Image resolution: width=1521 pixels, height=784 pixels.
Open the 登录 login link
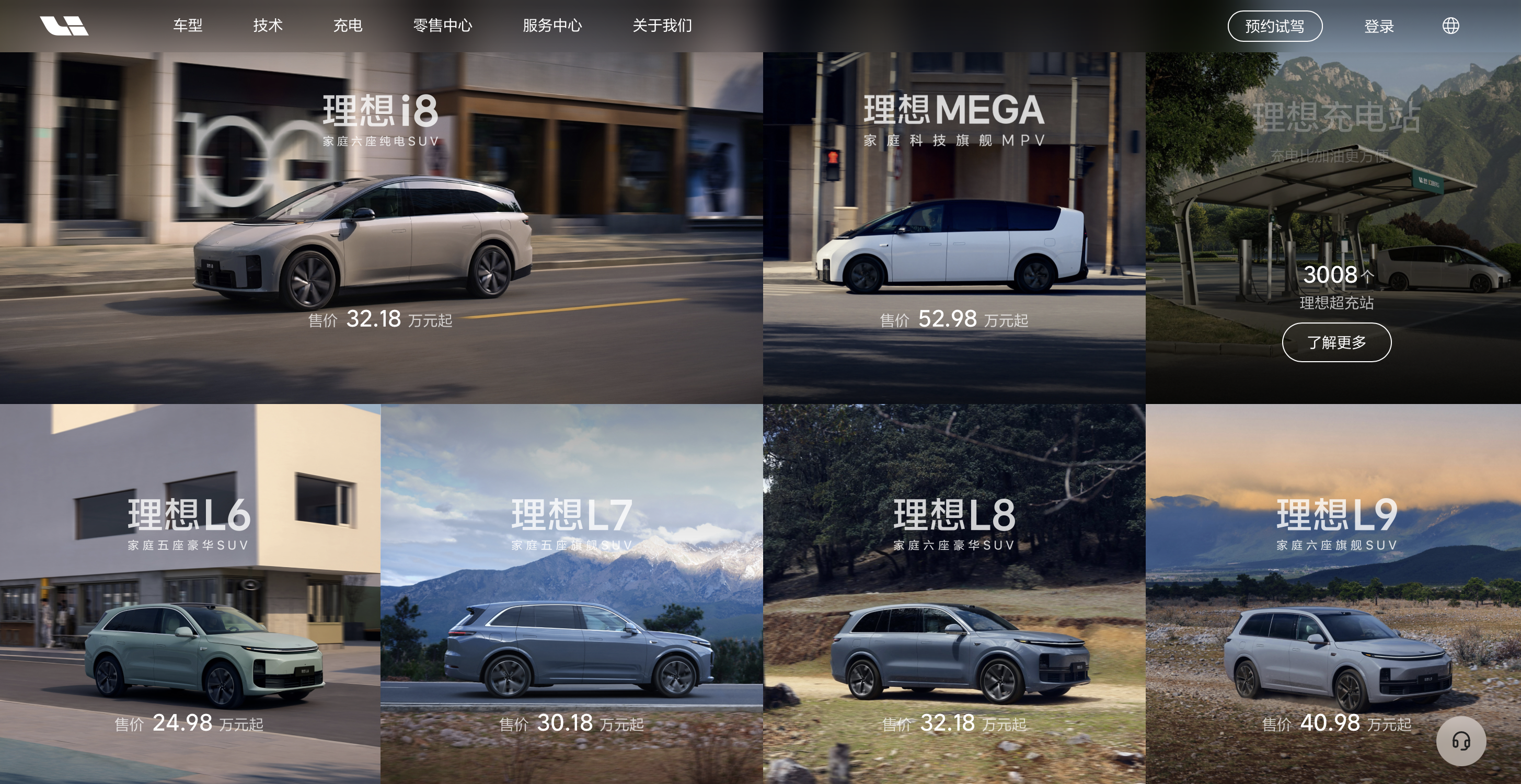coord(1379,26)
